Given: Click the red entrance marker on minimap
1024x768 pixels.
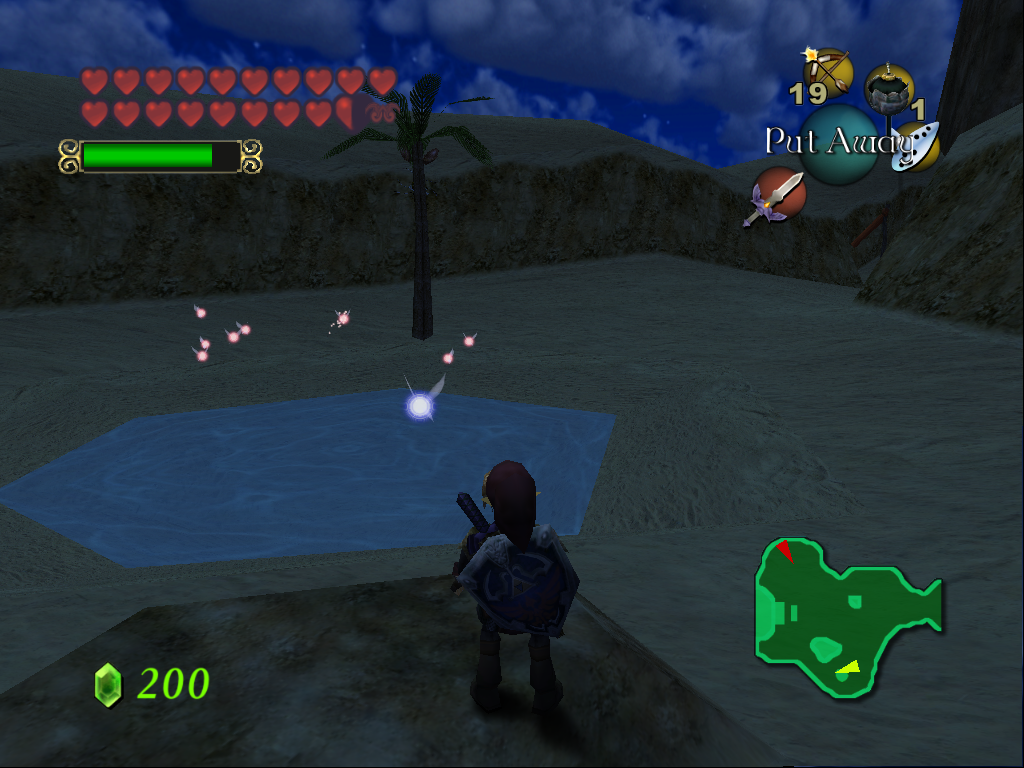Looking at the screenshot, I should (x=786, y=550).
